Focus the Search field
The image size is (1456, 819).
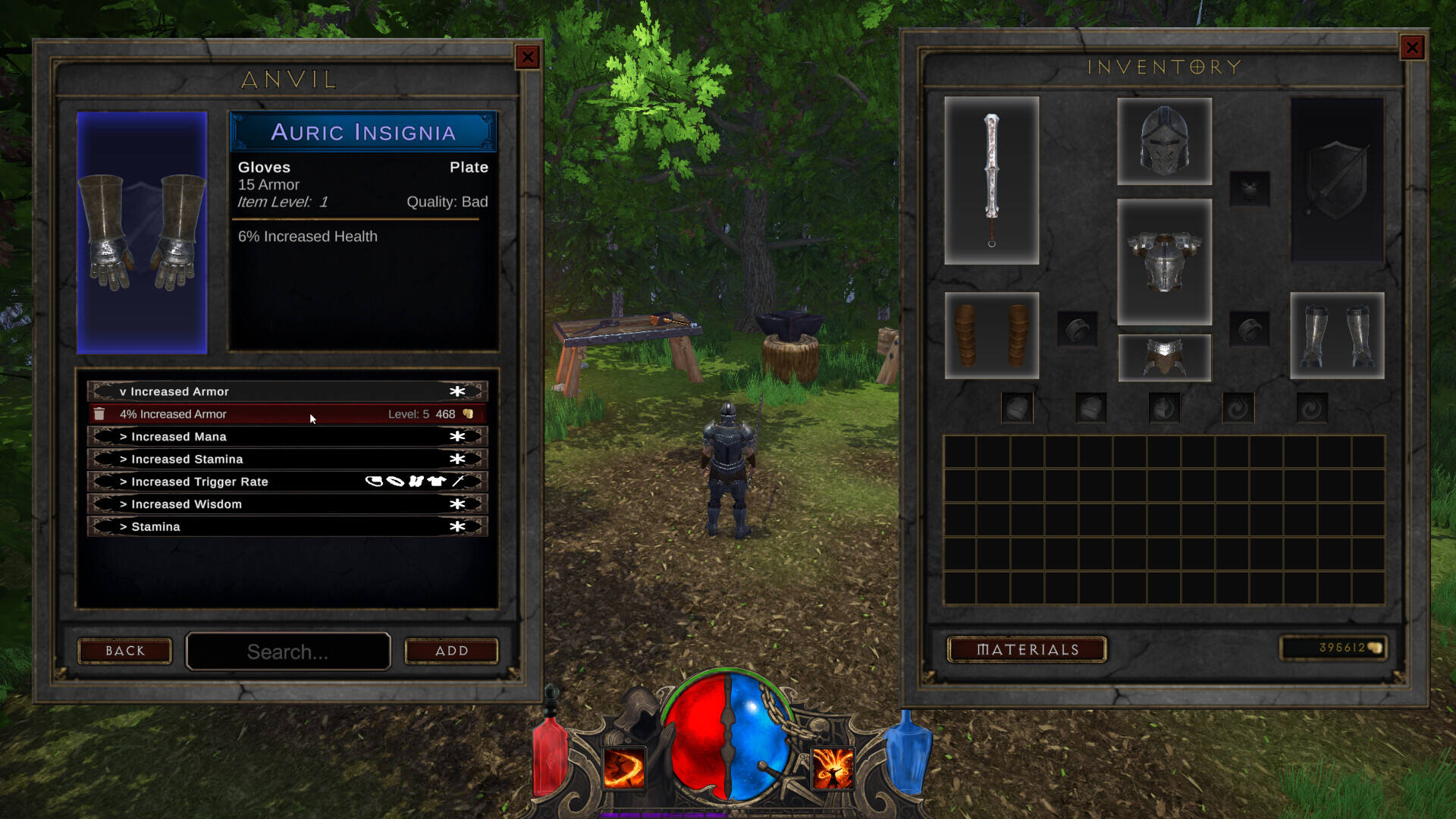coord(288,651)
